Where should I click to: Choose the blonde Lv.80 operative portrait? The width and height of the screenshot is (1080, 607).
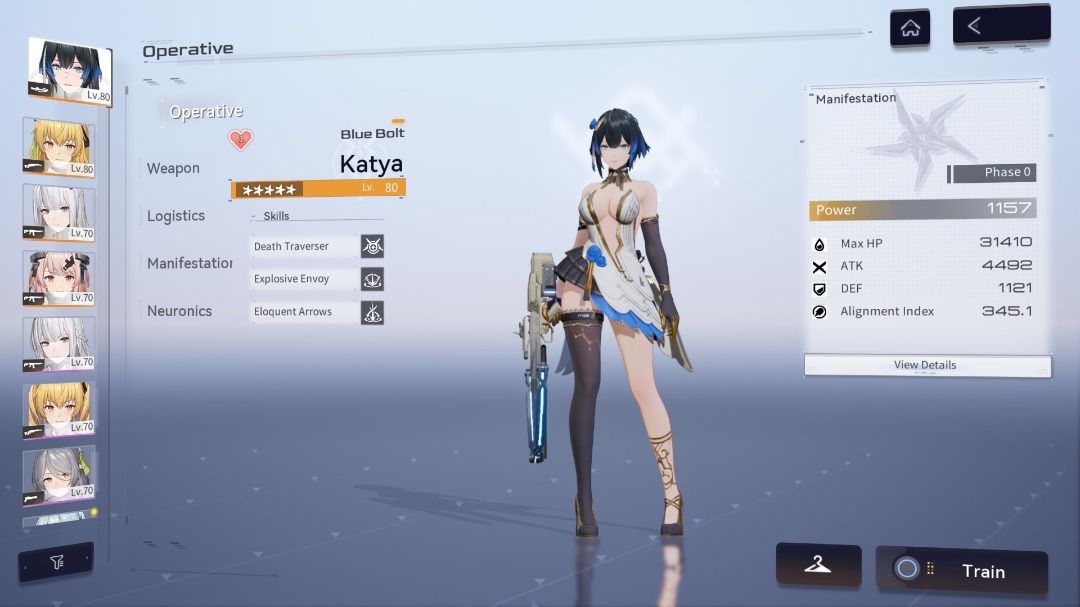59,148
